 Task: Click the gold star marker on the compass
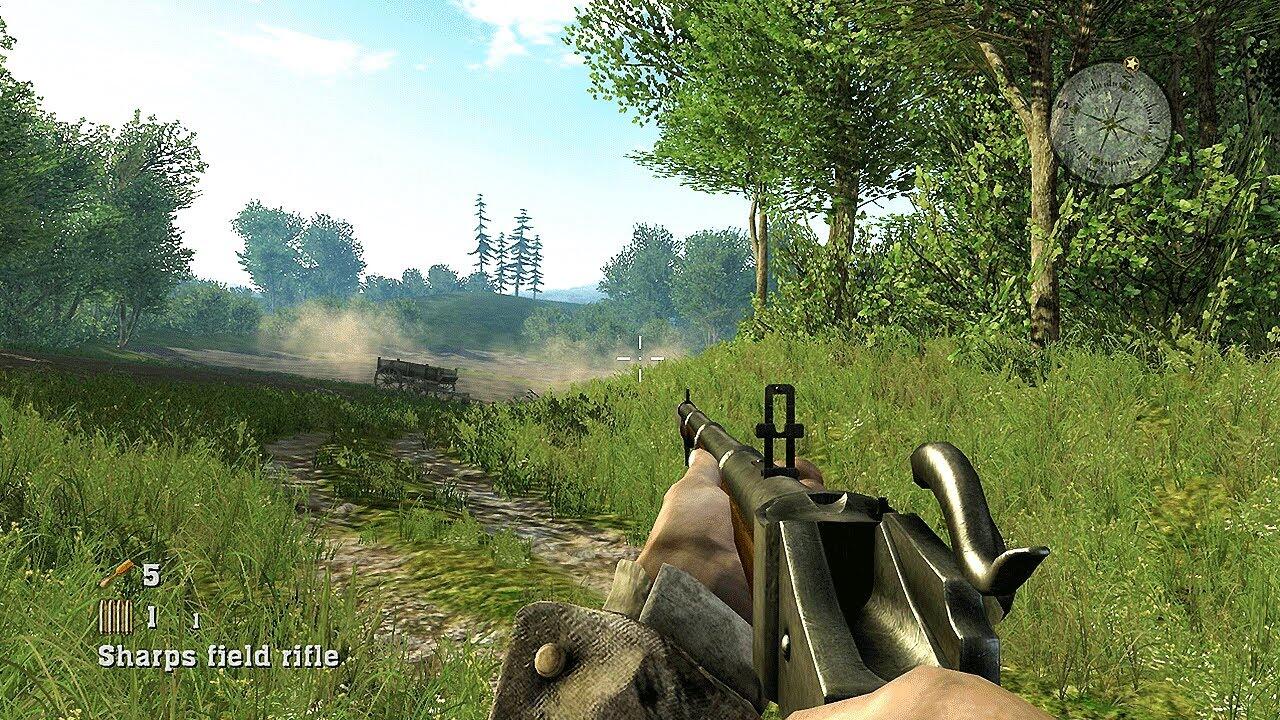(1132, 64)
